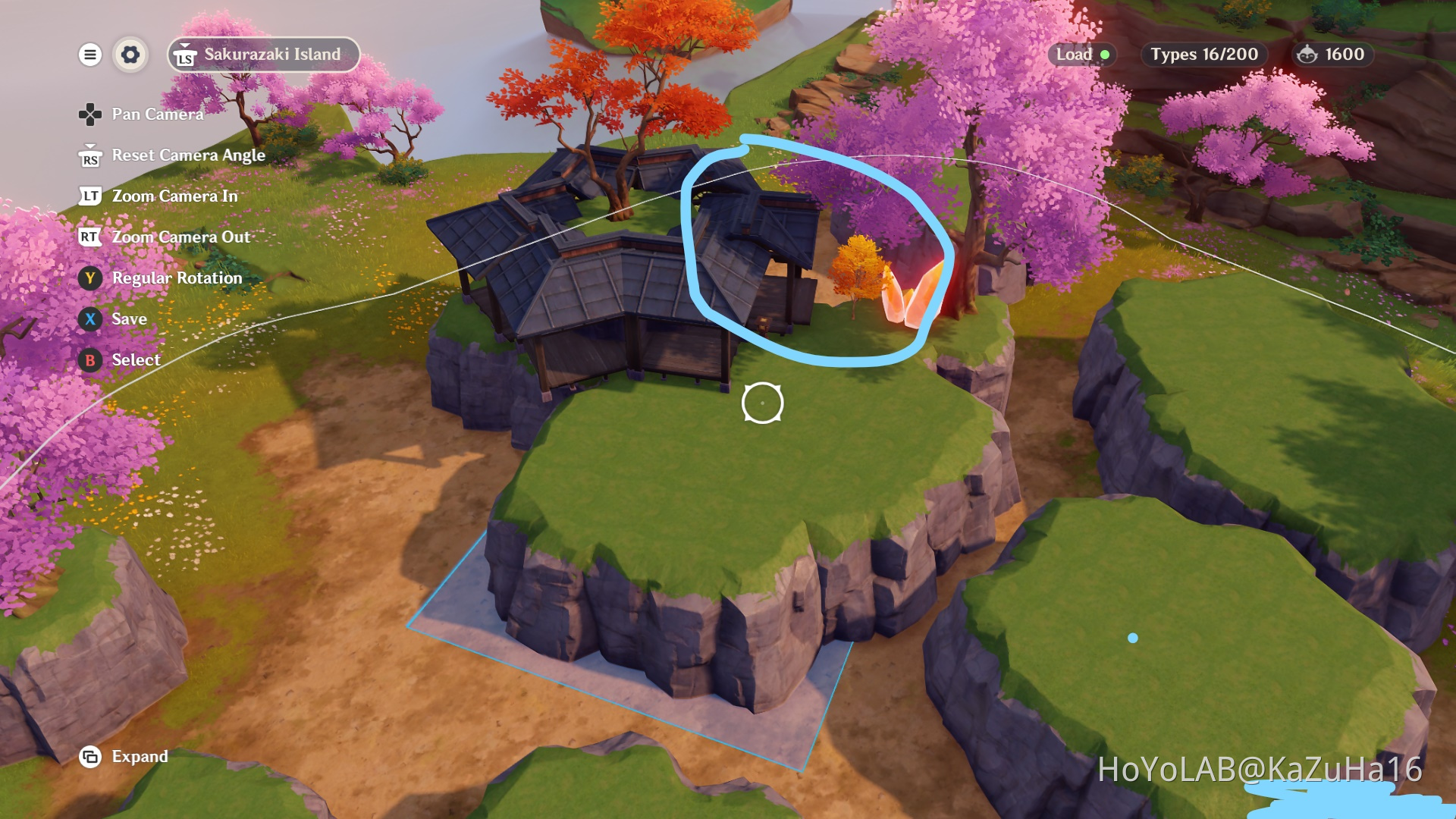Select the LT Zoom Camera In icon
The width and height of the screenshot is (1456, 819).
point(89,196)
